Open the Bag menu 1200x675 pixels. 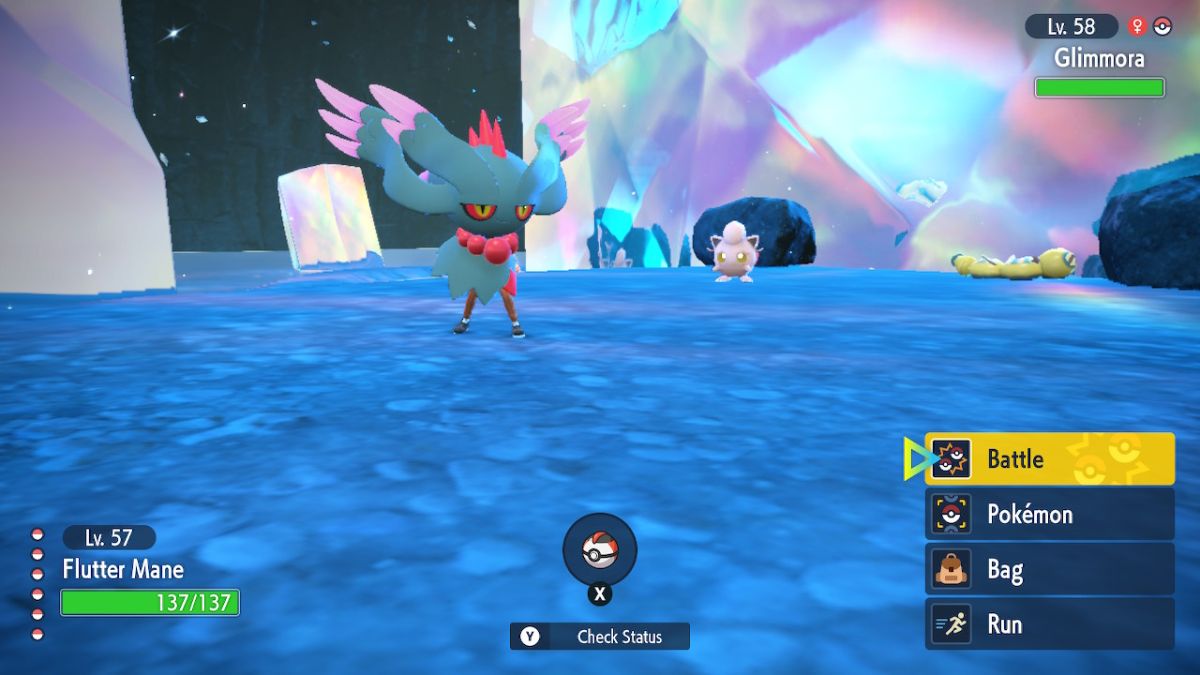(x=1048, y=570)
